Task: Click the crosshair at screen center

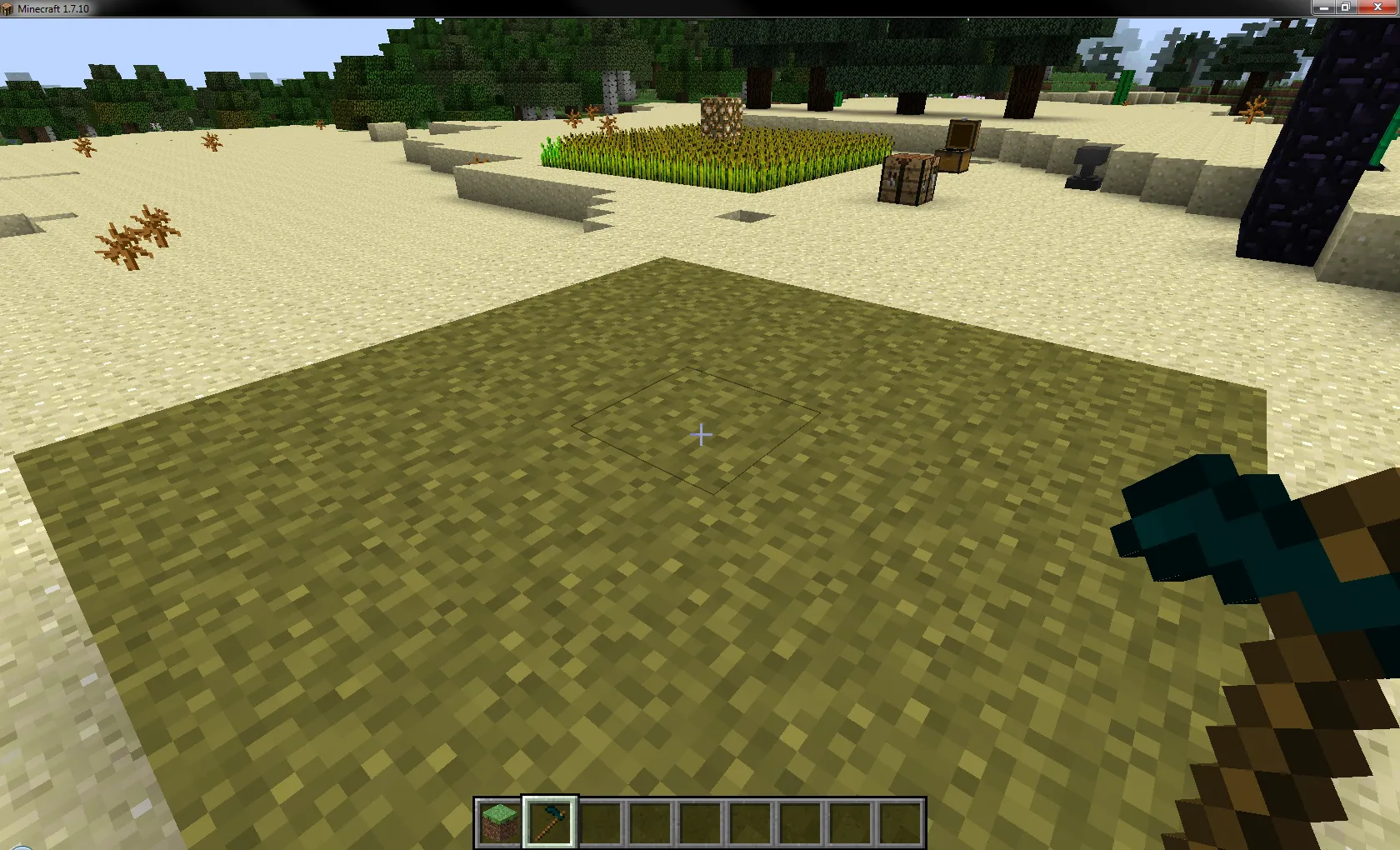Action: coord(700,434)
